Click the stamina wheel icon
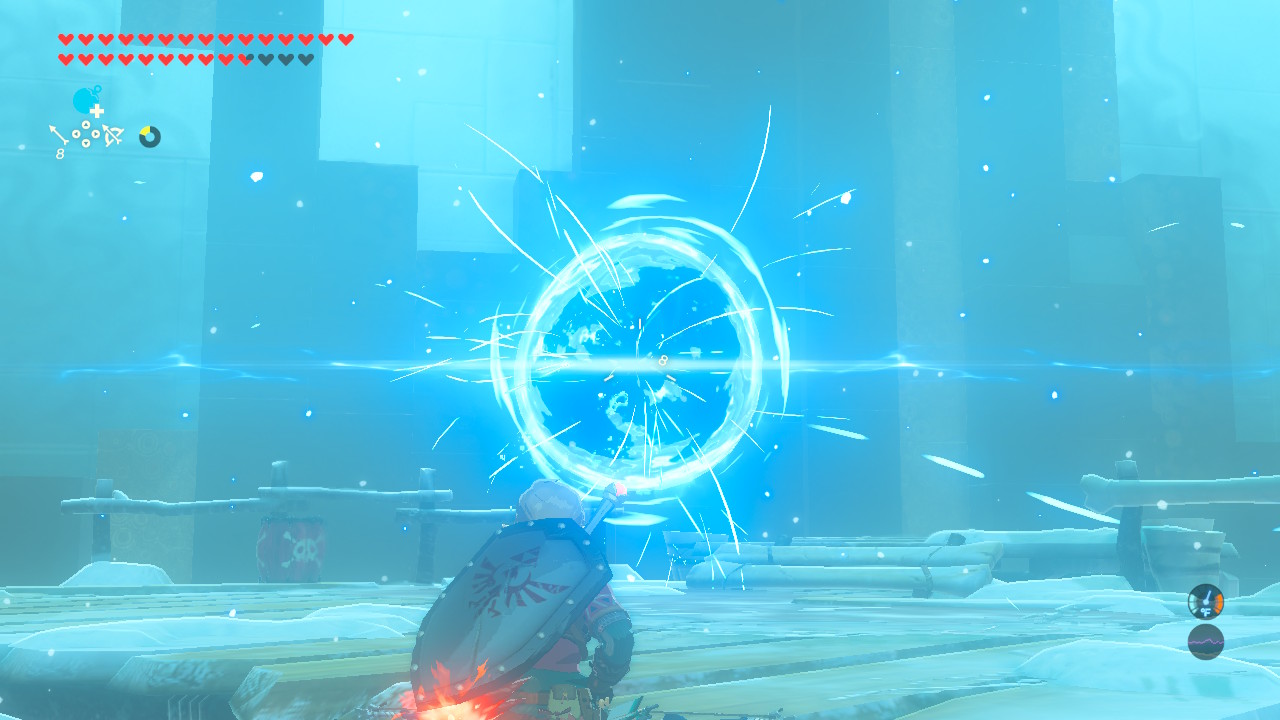 [x=148, y=136]
